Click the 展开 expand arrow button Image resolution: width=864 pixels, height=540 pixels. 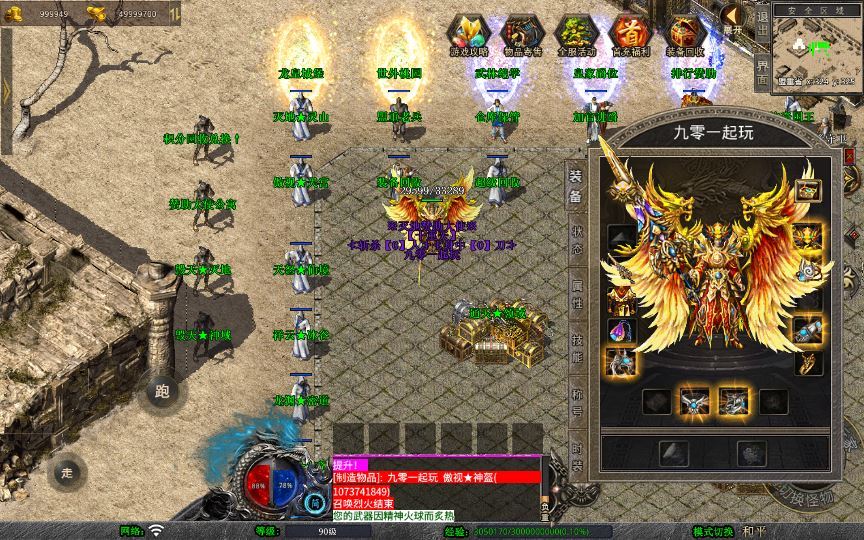pos(734,18)
